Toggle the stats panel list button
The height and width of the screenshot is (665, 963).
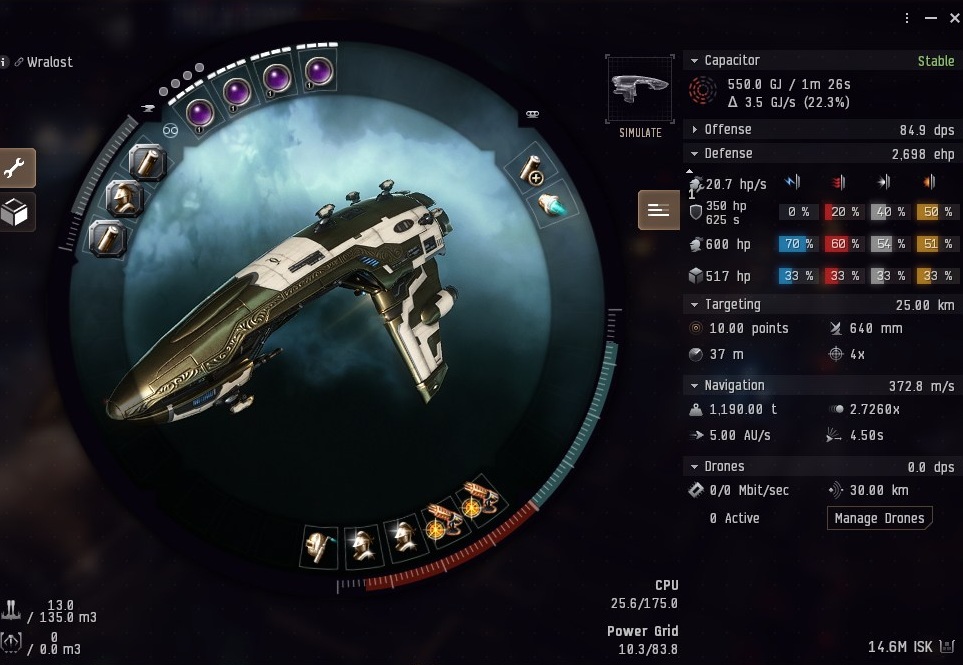[658, 210]
